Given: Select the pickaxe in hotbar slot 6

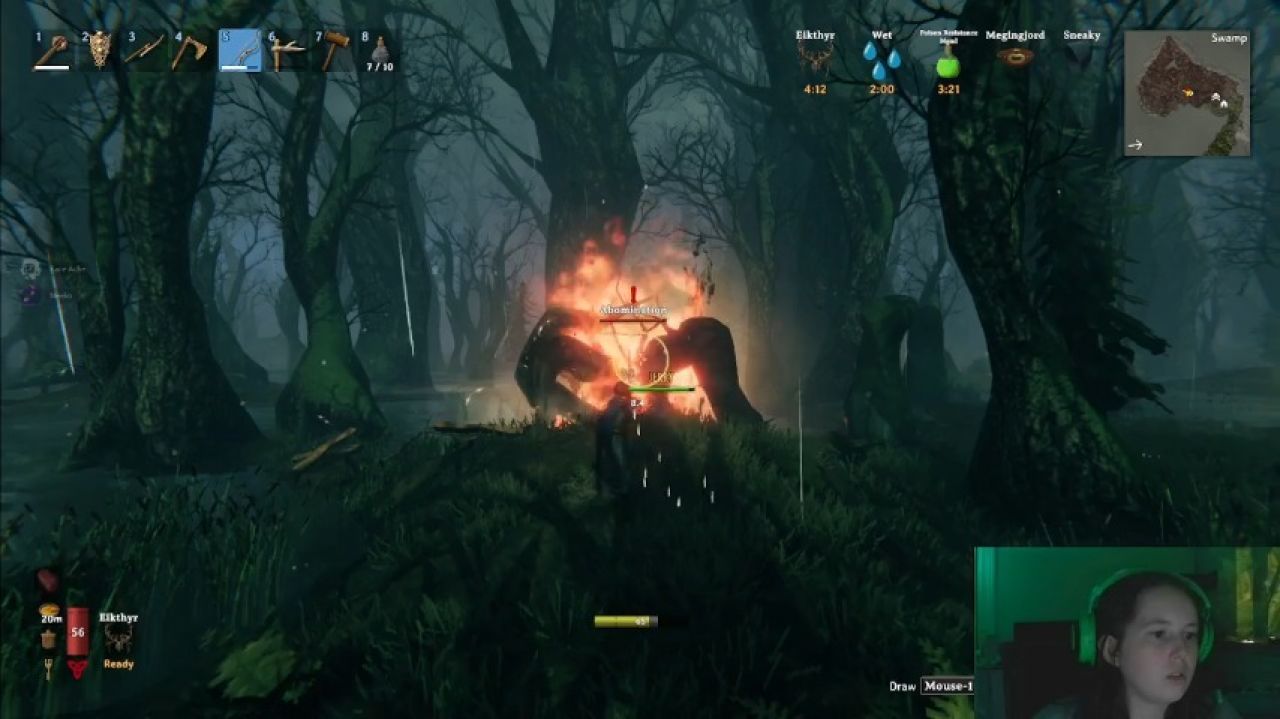Looking at the screenshot, I should pyautogui.click(x=286, y=50).
